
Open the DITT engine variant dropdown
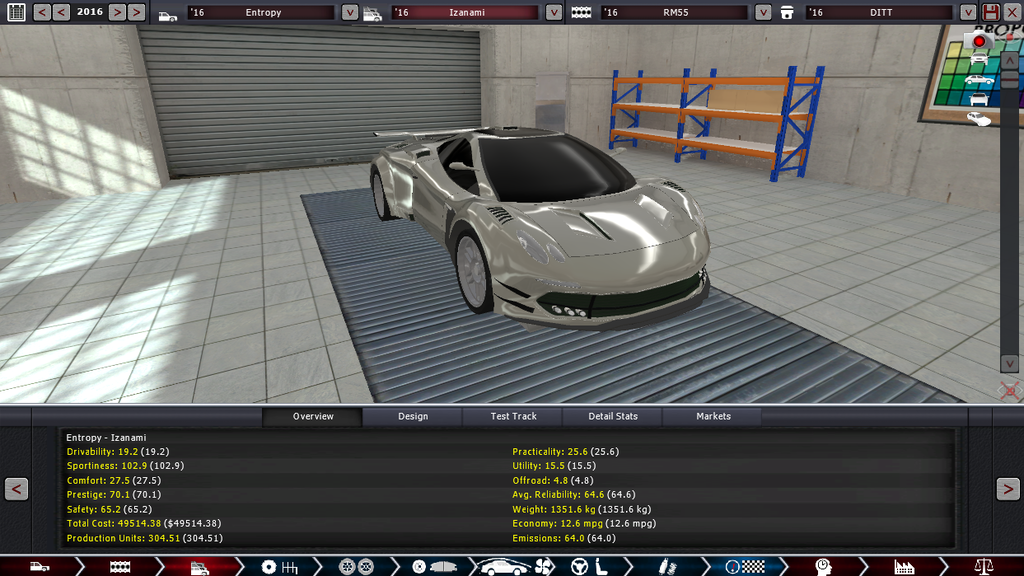(967, 13)
